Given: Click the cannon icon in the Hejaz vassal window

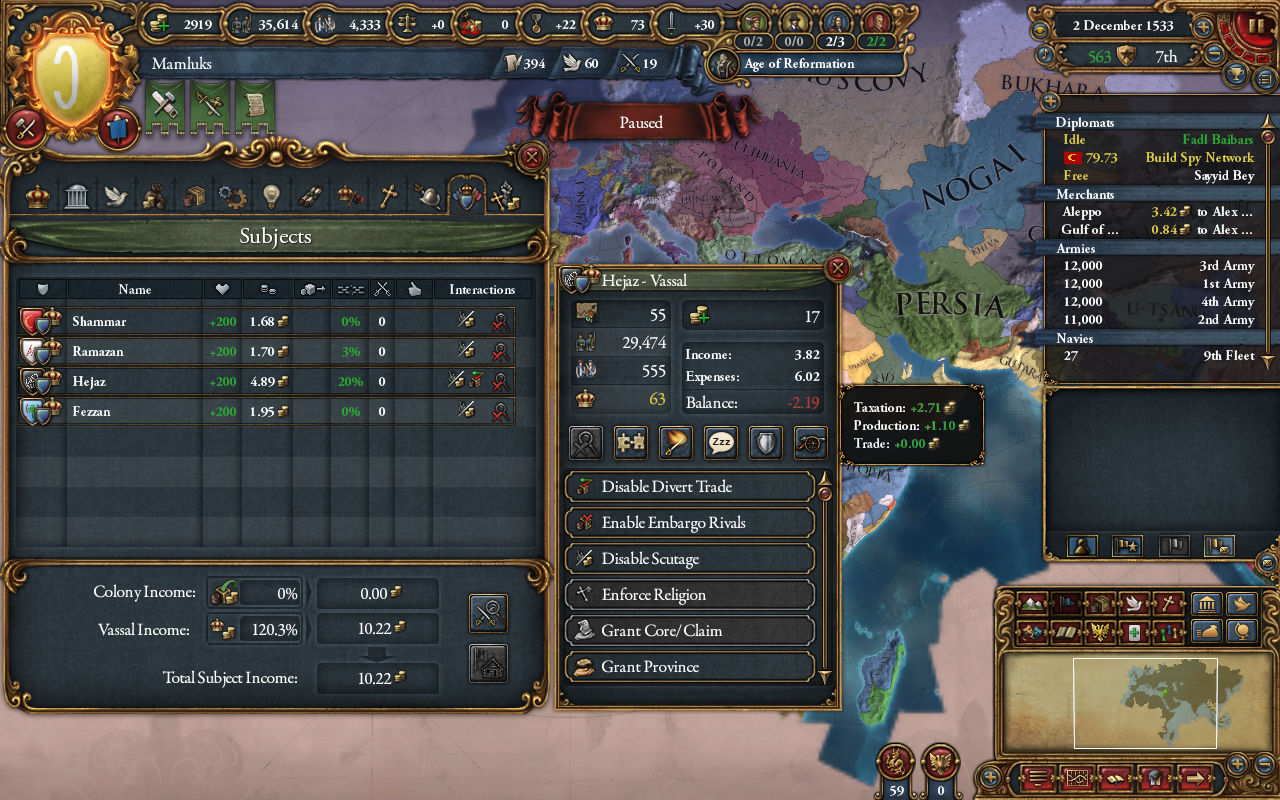Looking at the screenshot, I should tap(809, 442).
